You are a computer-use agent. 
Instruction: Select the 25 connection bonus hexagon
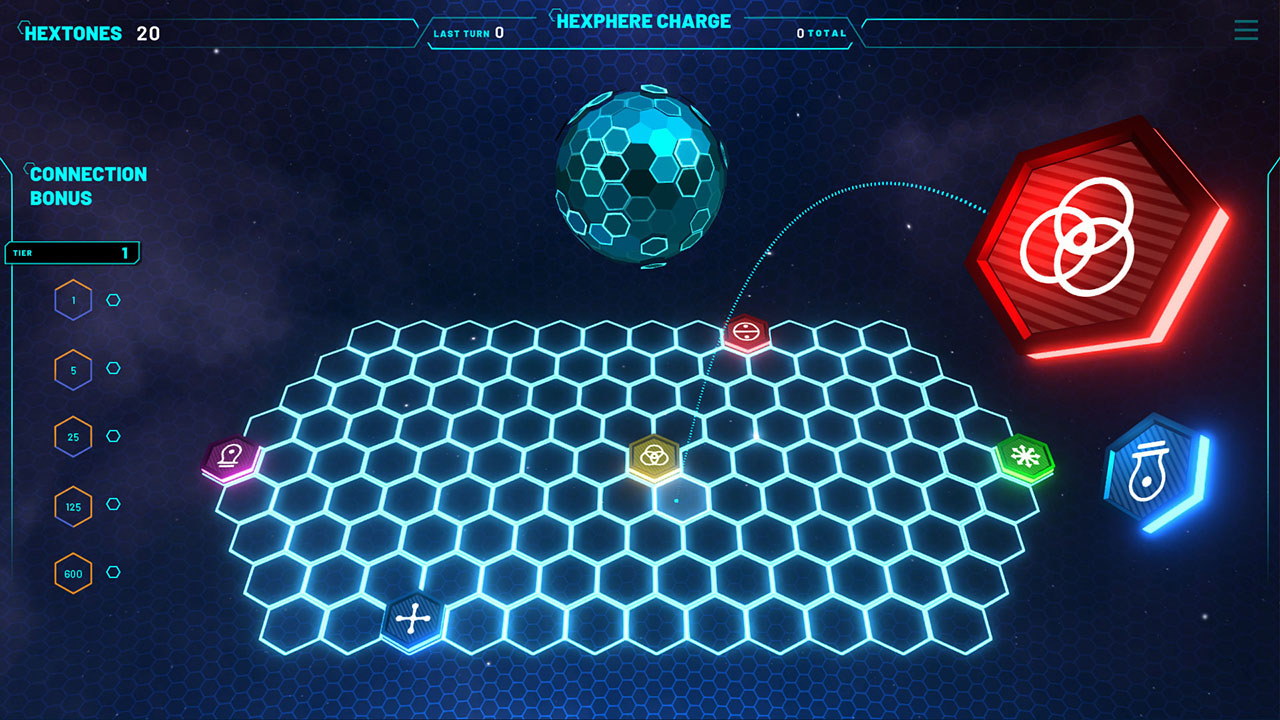pyautogui.click(x=73, y=437)
